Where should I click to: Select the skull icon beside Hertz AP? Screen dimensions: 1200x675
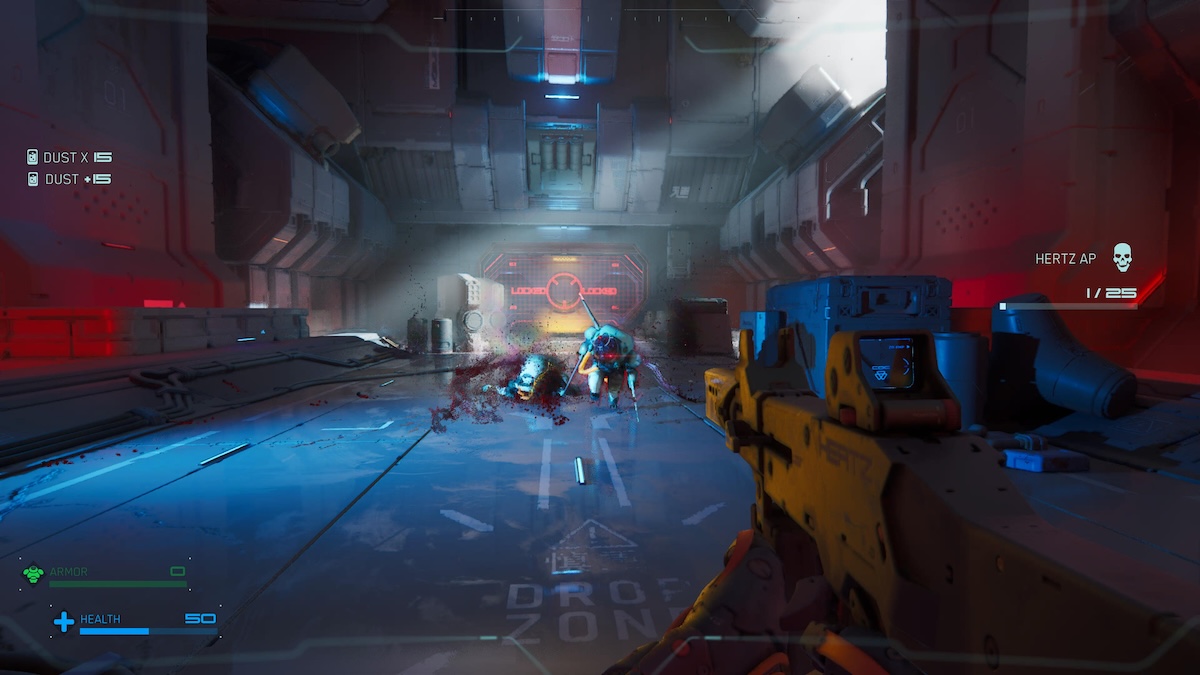(1122, 258)
